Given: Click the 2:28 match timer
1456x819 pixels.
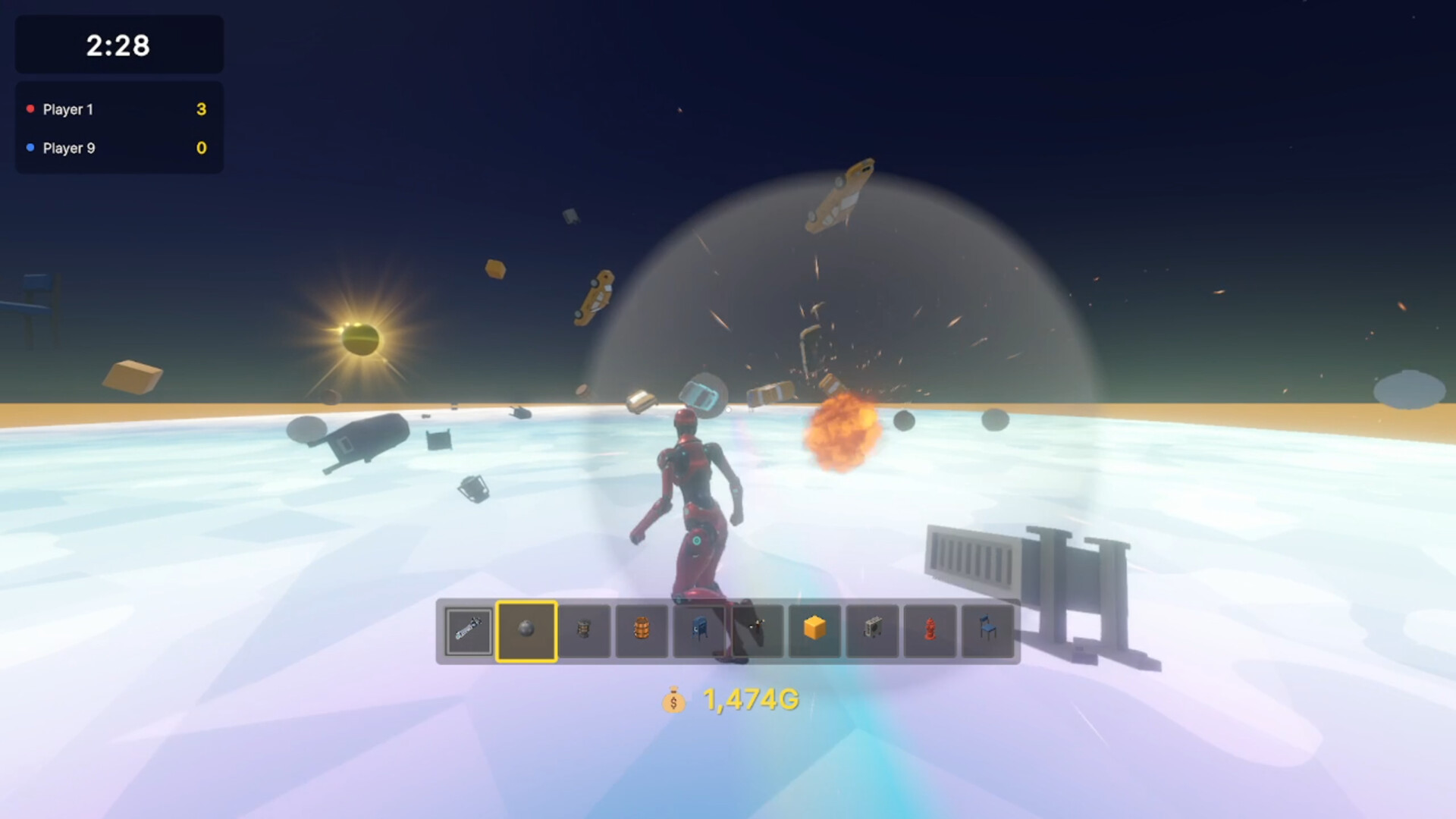Looking at the screenshot, I should [x=118, y=45].
